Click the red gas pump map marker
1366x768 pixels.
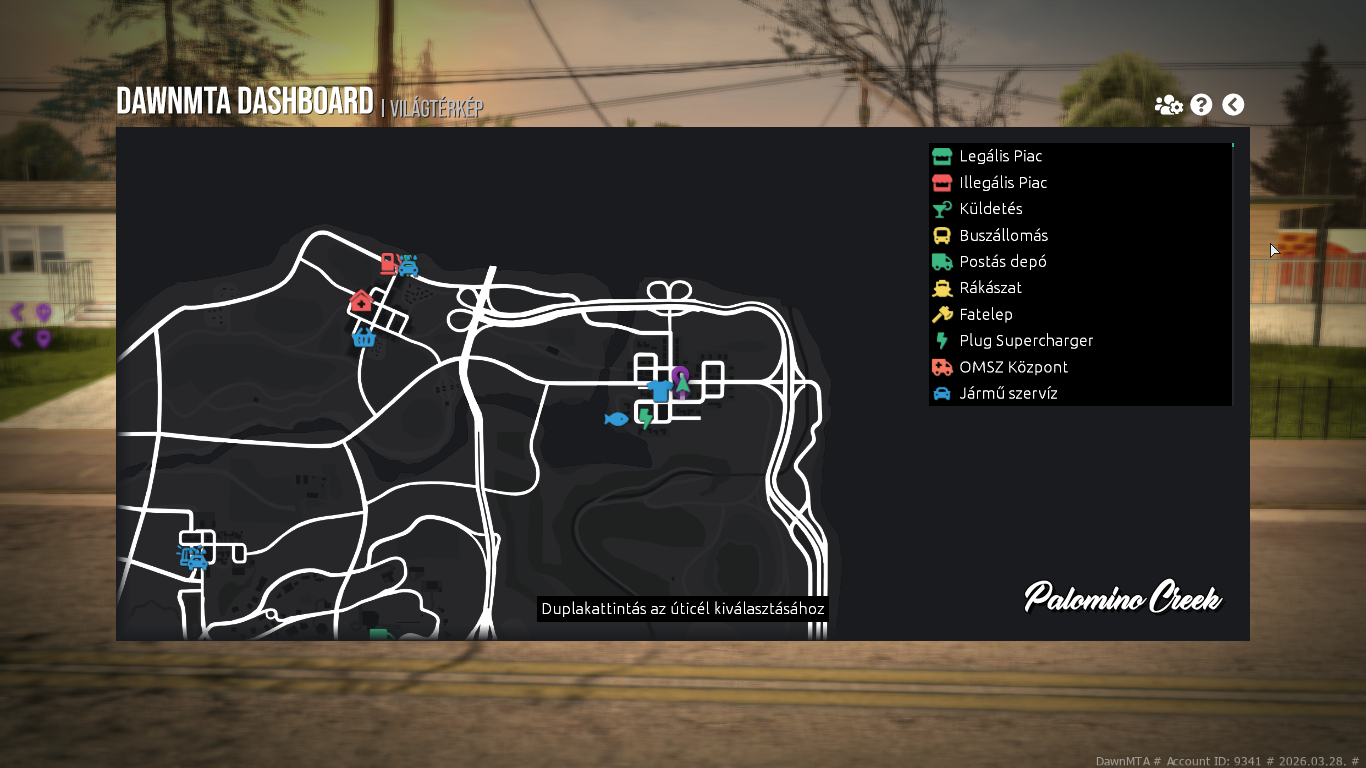point(388,264)
